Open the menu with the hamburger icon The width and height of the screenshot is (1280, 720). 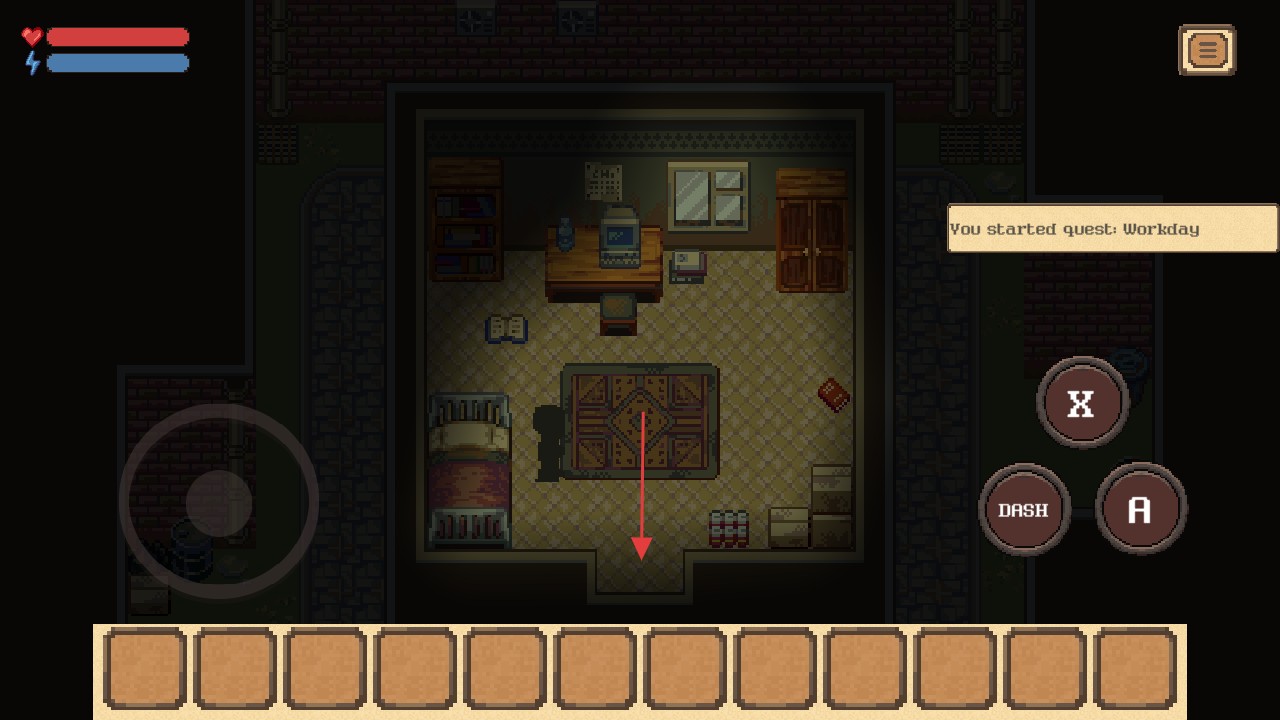tap(1207, 50)
